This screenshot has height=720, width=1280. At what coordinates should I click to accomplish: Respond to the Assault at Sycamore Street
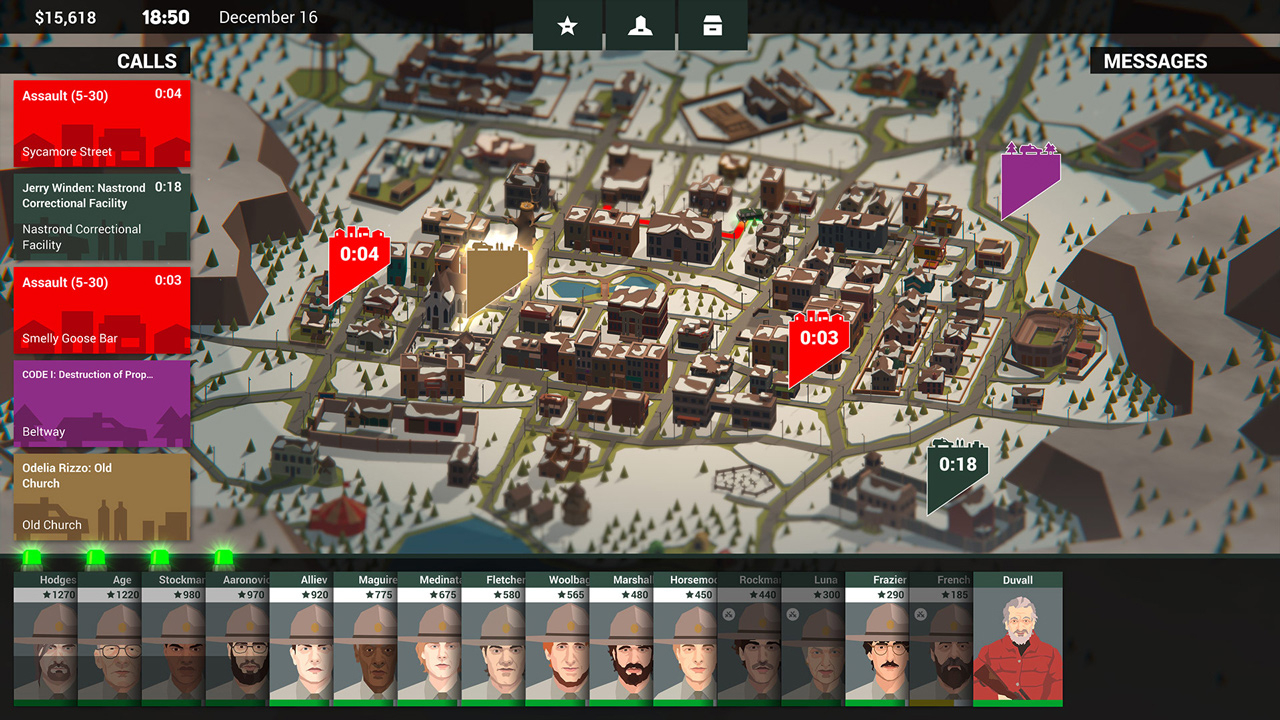click(100, 122)
